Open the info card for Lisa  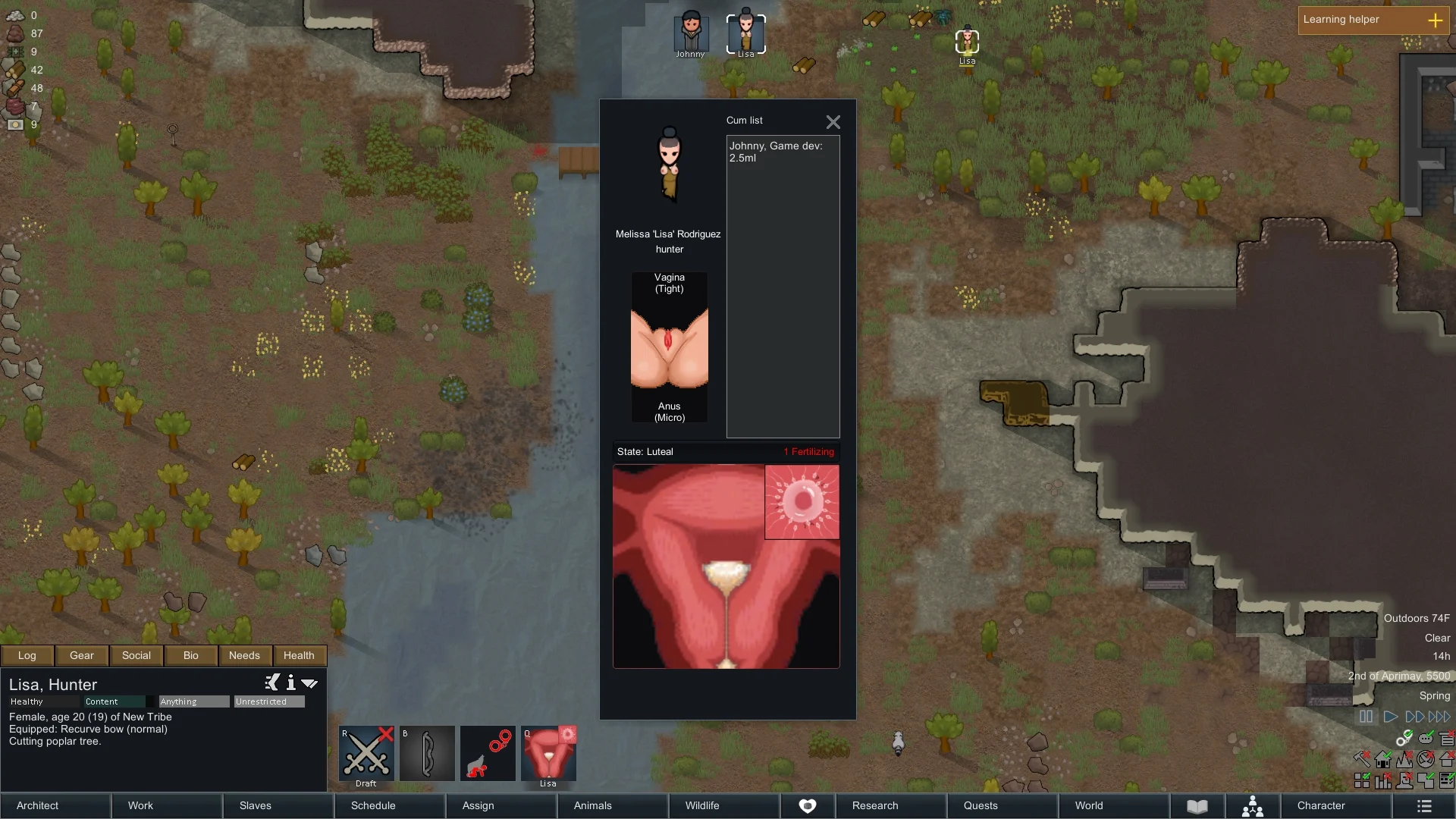[290, 682]
